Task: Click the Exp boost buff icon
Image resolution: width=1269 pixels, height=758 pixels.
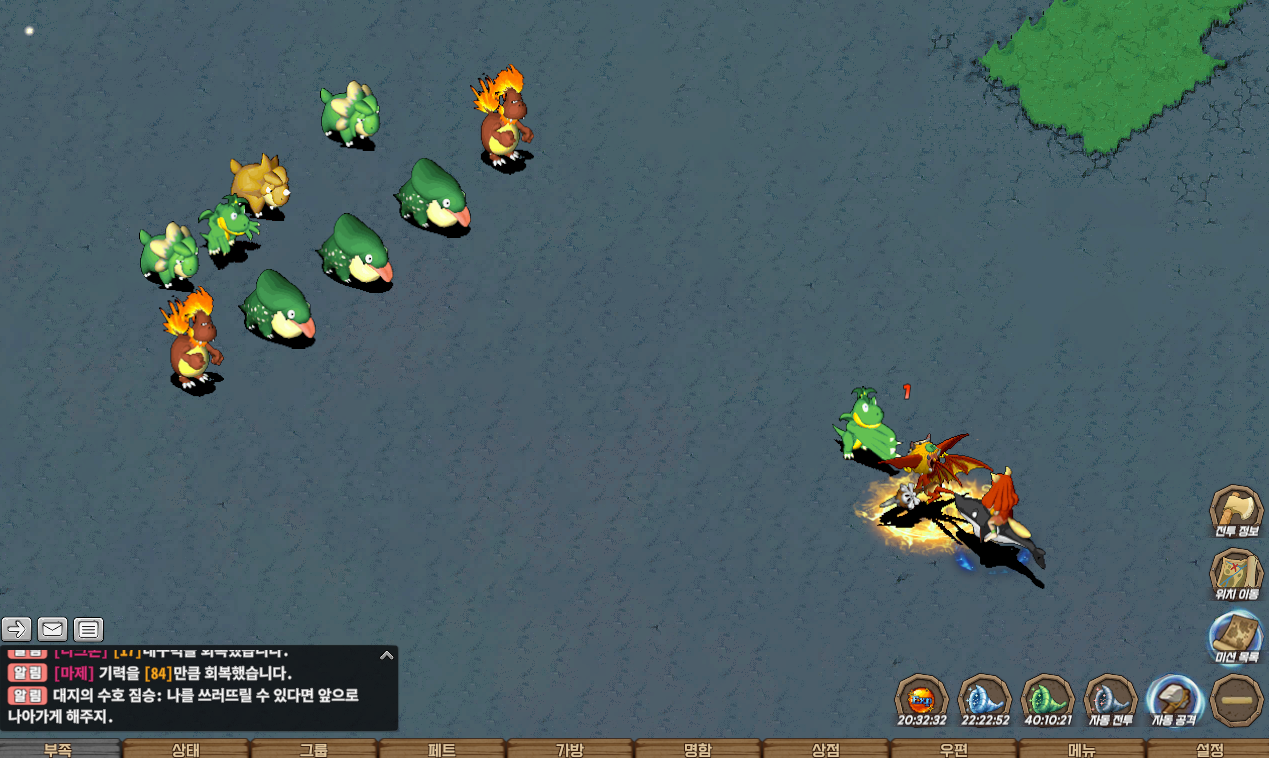Action: pyautogui.click(x=921, y=699)
